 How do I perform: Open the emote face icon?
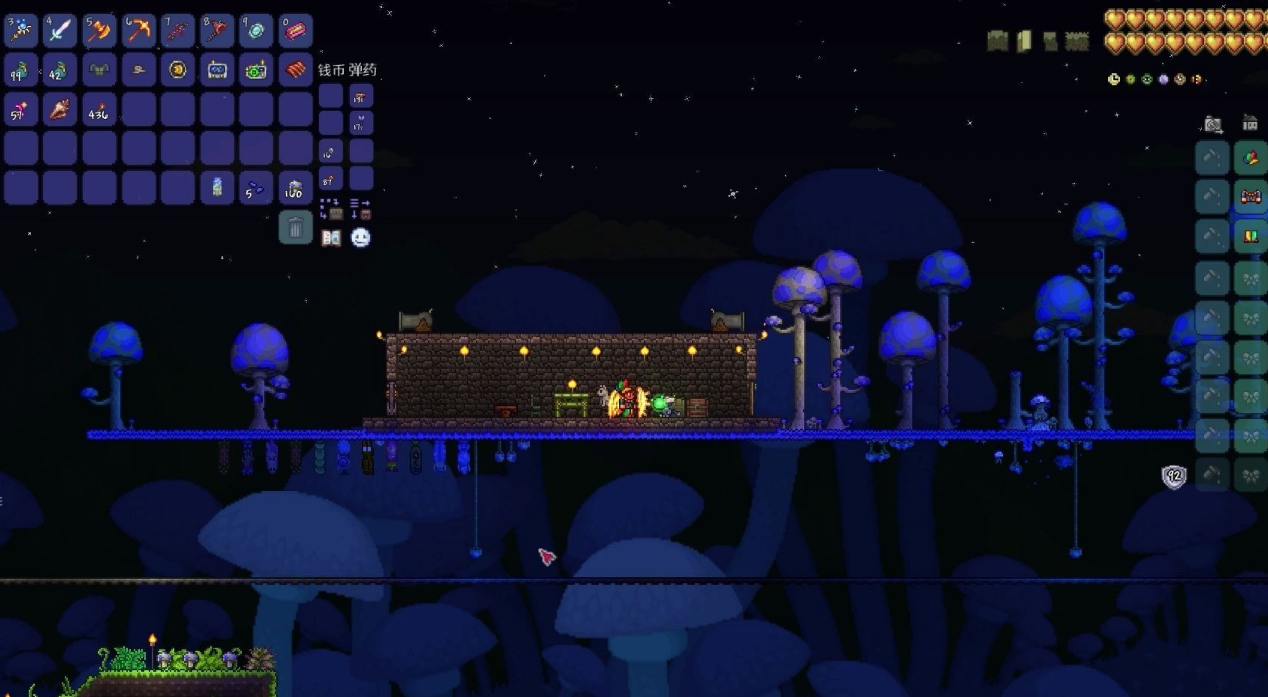(361, 238)
